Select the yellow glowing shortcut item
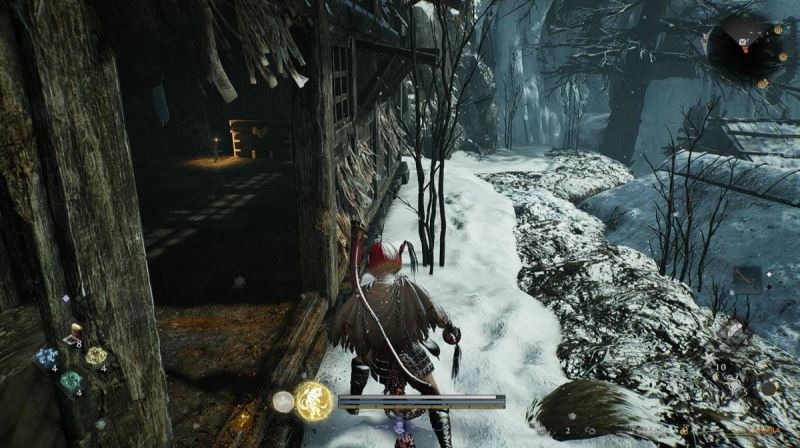800x448 pixels. pyautogui.click(x=96, y=356)
